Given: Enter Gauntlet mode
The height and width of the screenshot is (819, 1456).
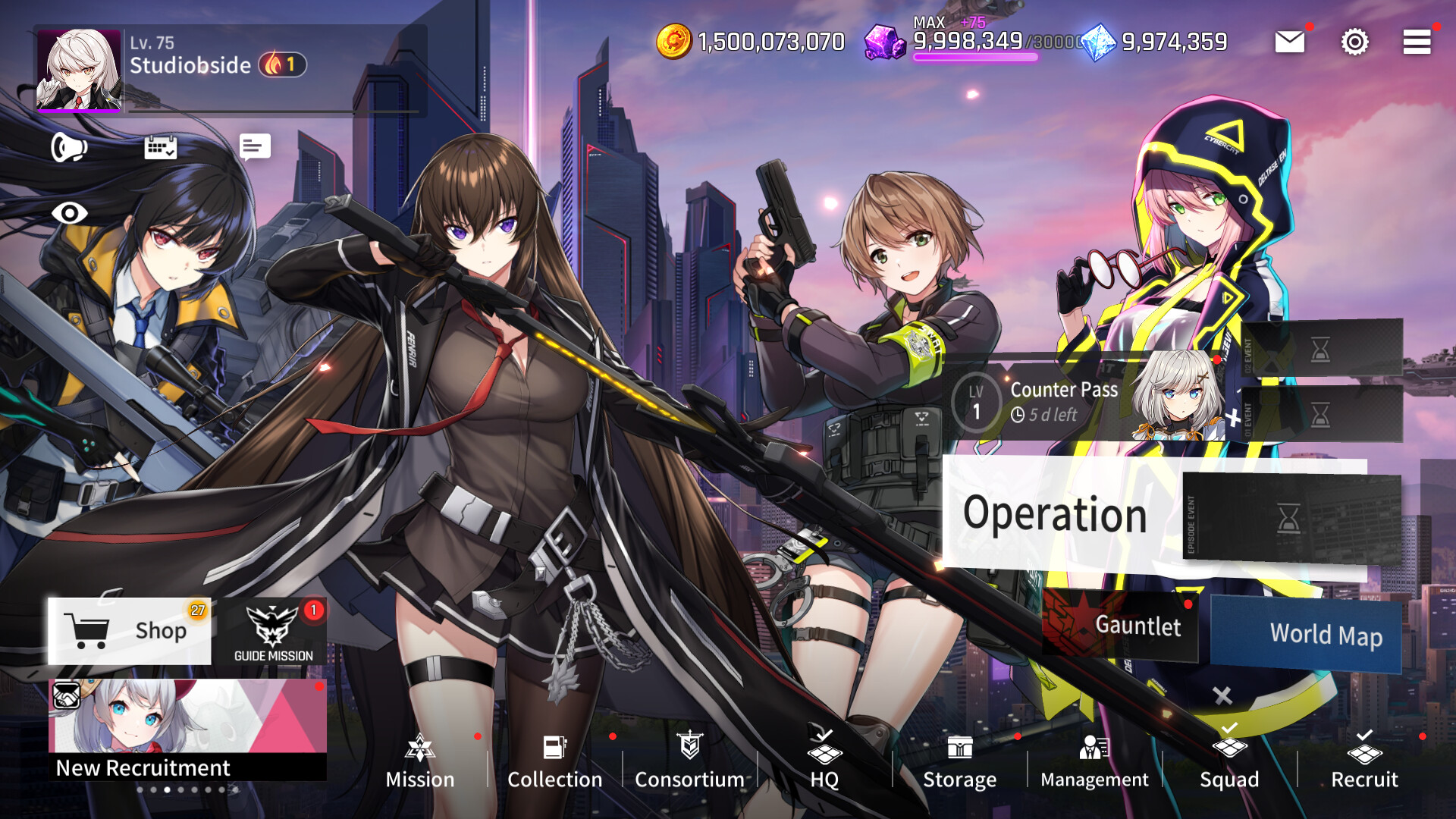Looking at the screenshot, I should [x=1137, y=626].
